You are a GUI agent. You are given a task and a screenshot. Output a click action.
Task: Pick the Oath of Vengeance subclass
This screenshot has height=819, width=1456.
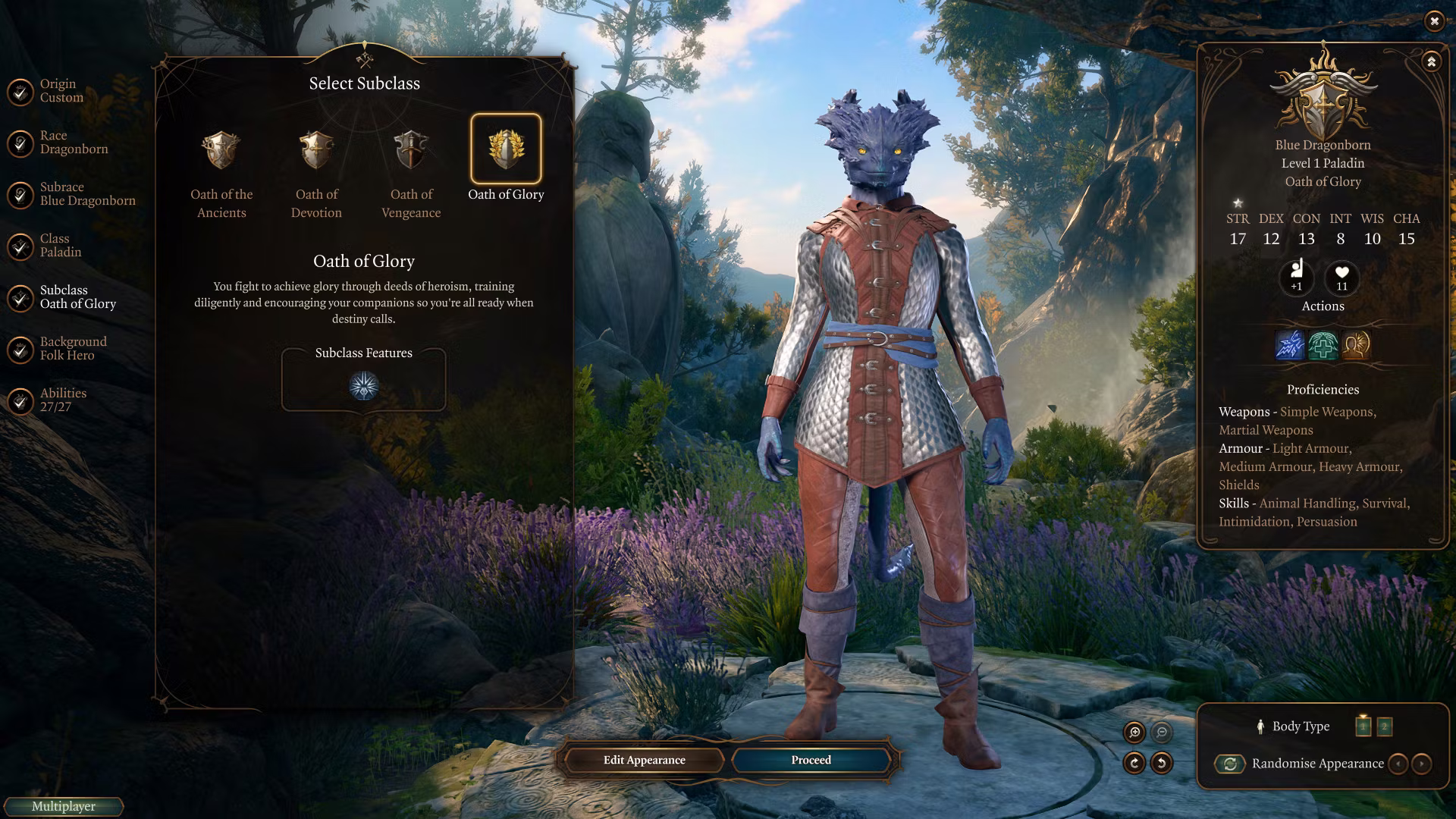[x=411, y=150]
